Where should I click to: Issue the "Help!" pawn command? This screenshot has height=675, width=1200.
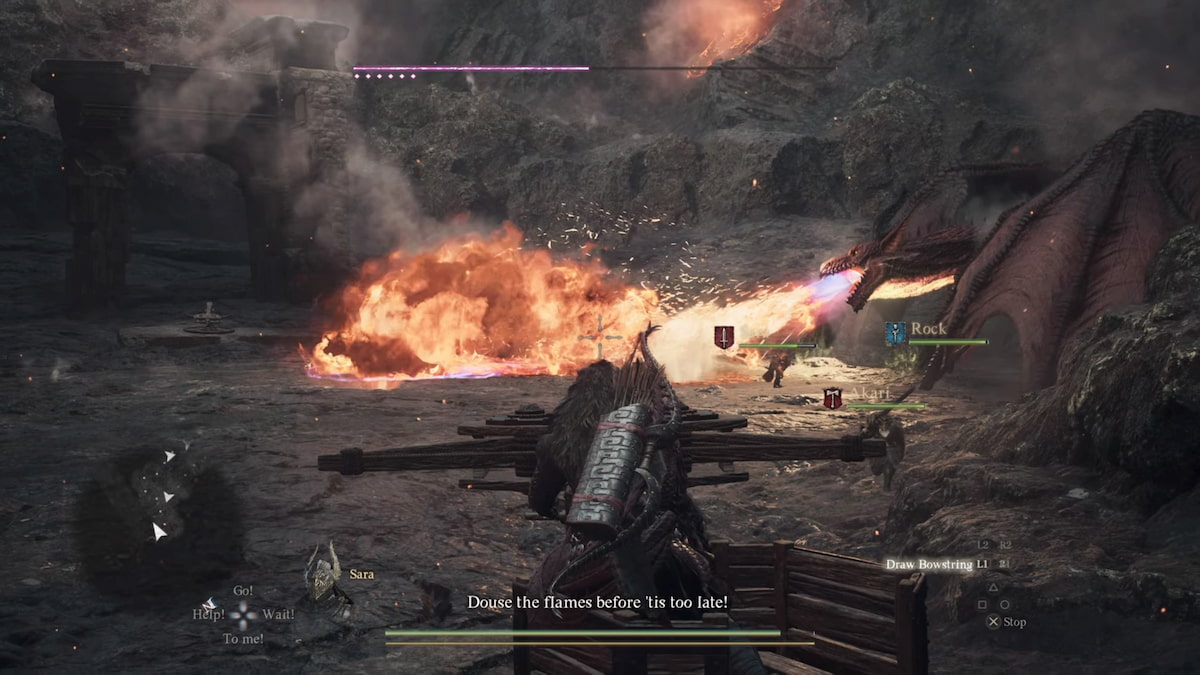(208, 614)
